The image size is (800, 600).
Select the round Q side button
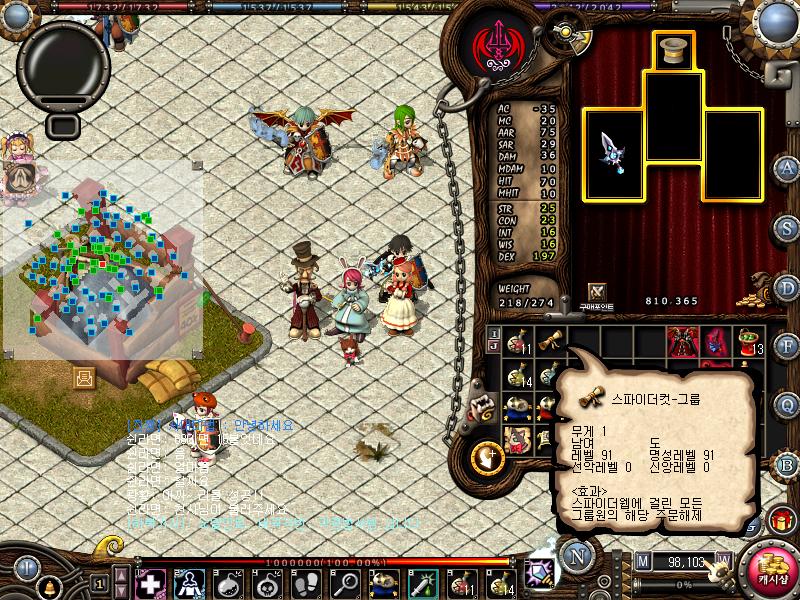pos(786,403)
